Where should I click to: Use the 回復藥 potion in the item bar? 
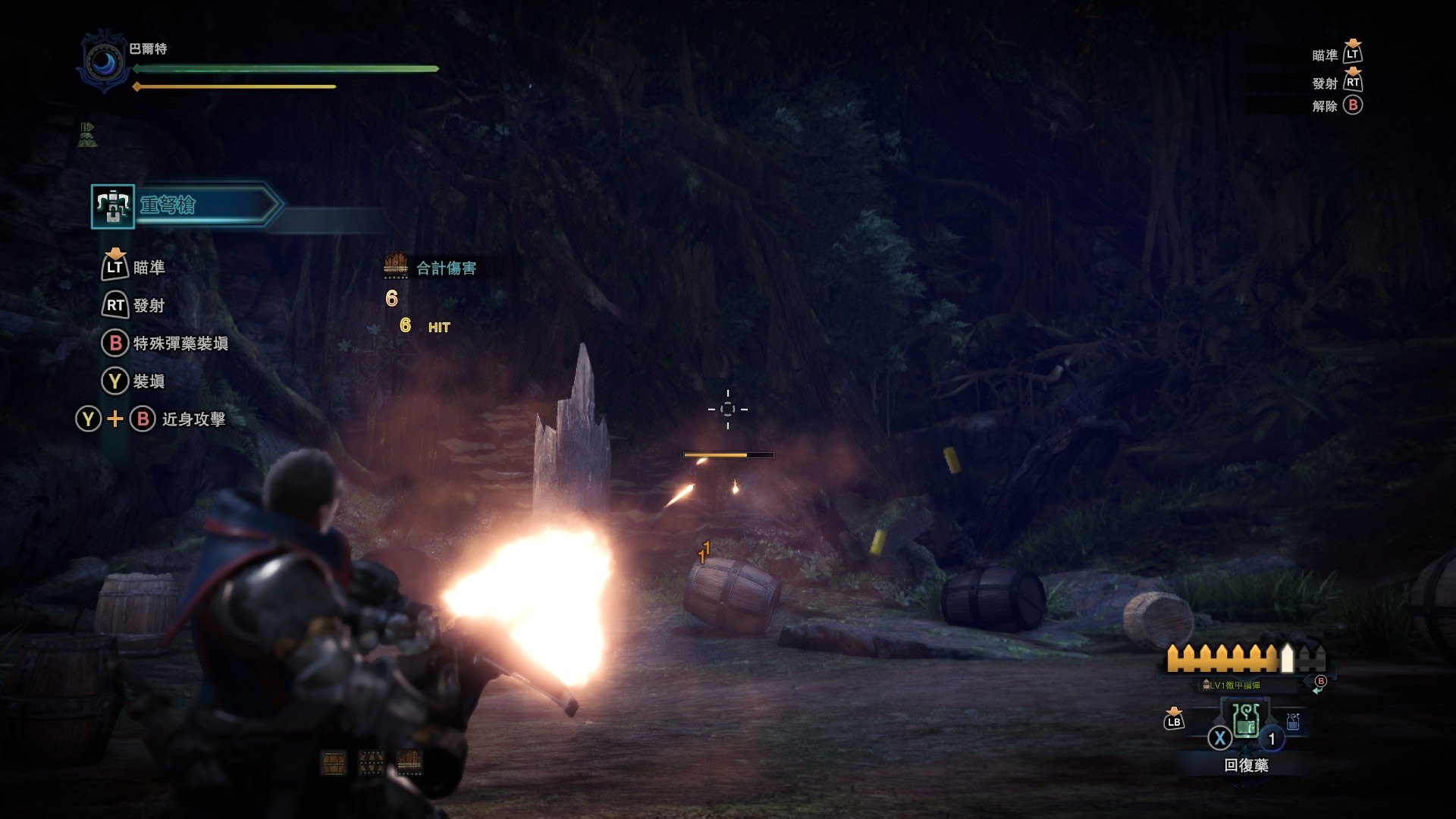[1246, 721]
